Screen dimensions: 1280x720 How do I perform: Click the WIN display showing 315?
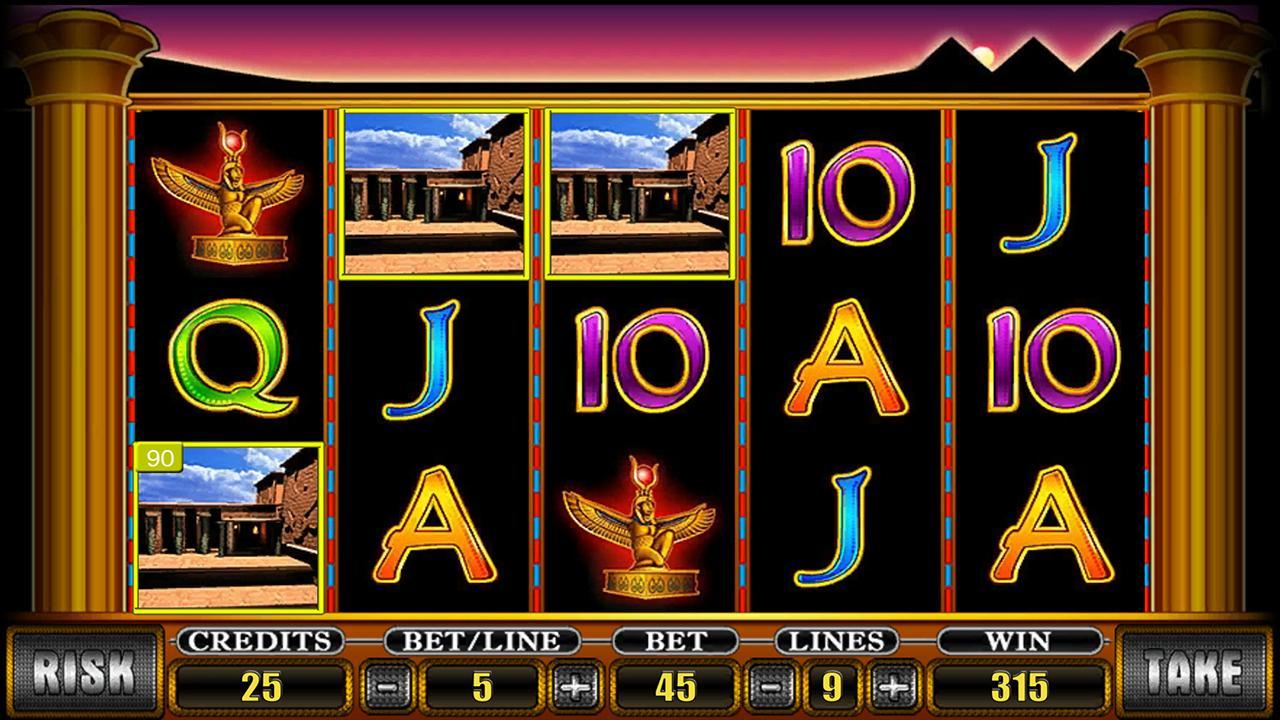tap(1021, 688)
